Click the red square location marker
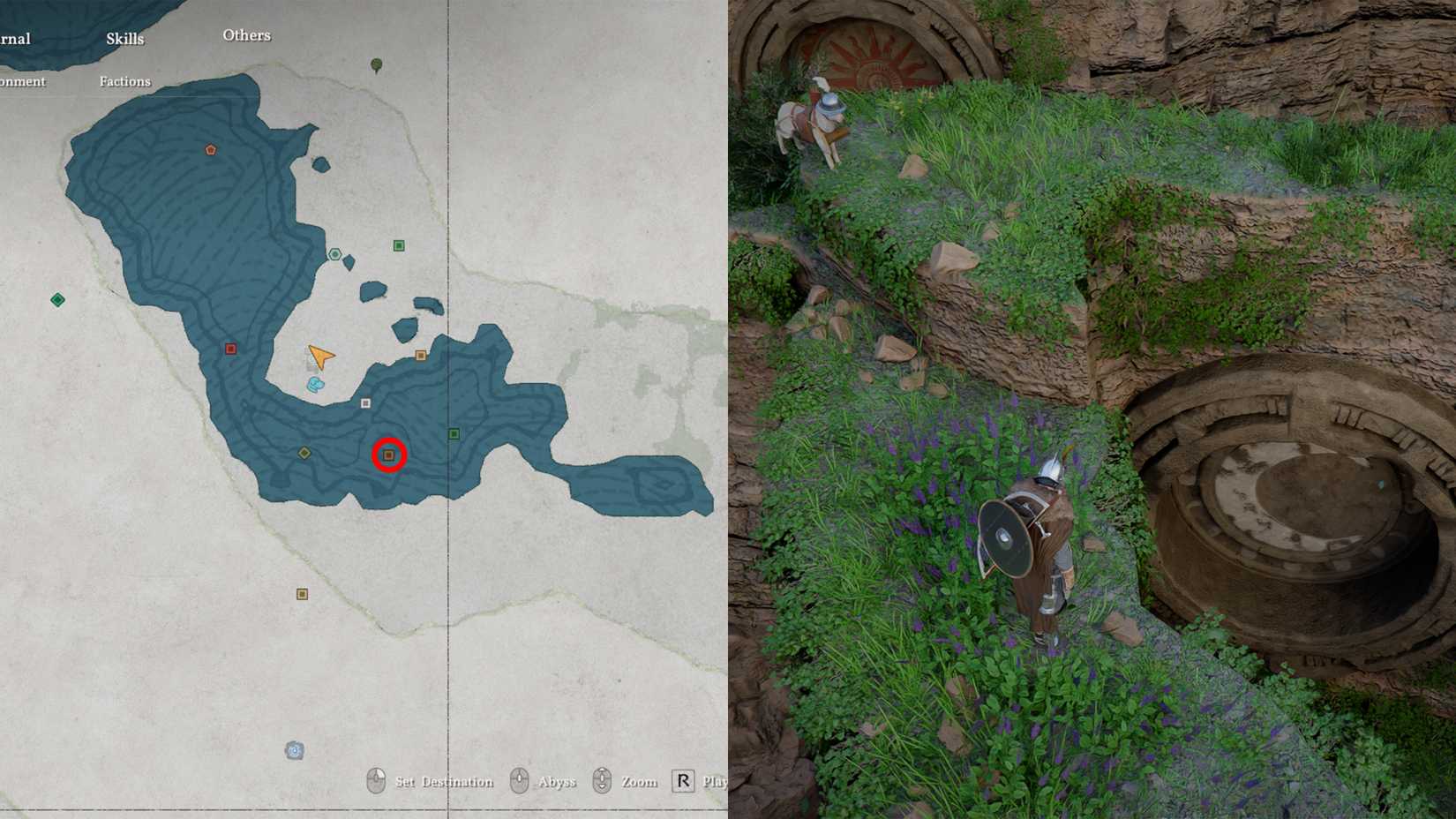 [230, 348]
